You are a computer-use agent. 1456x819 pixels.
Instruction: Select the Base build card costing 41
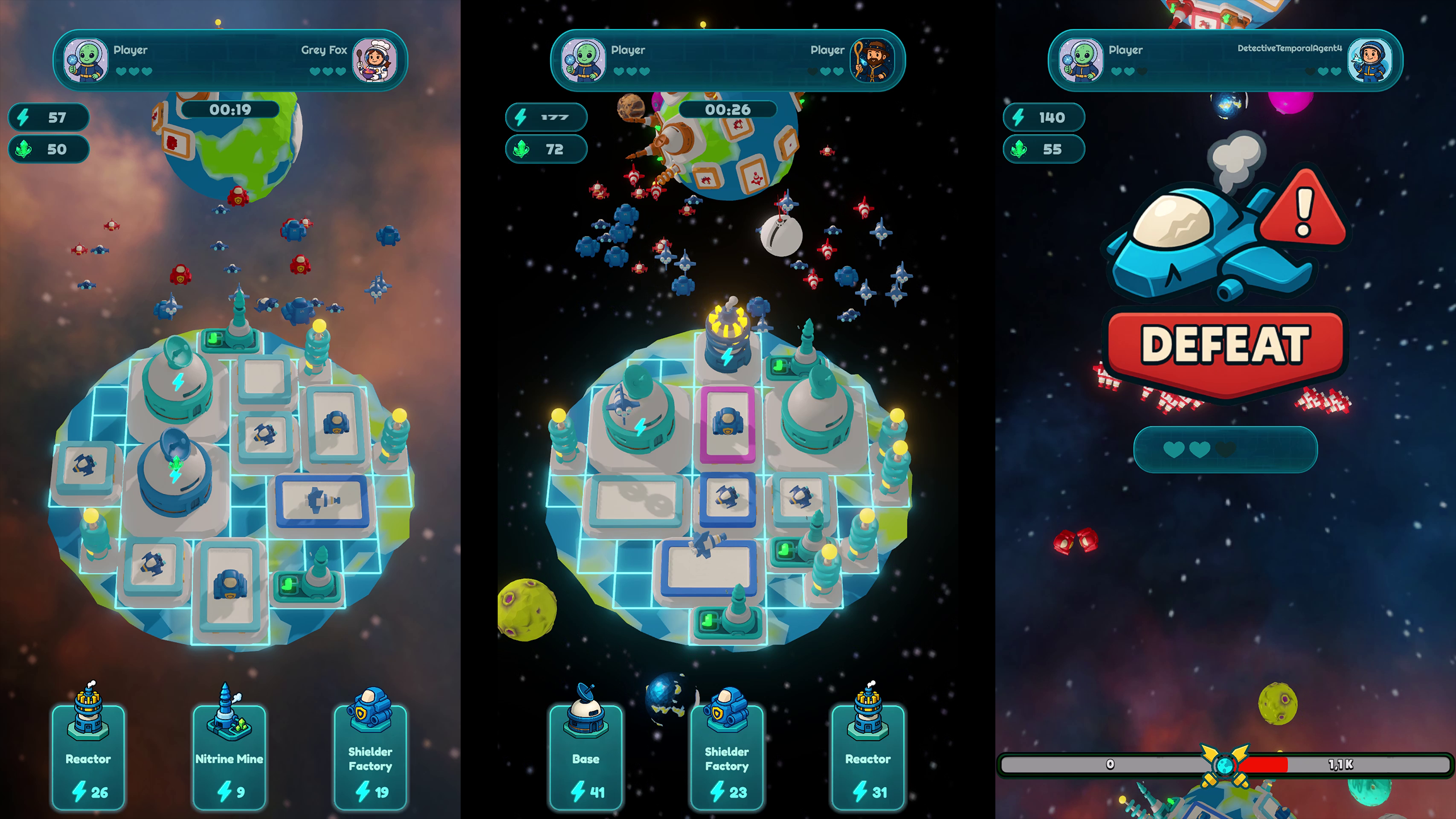pyautogui.click(x=587, y=759)
